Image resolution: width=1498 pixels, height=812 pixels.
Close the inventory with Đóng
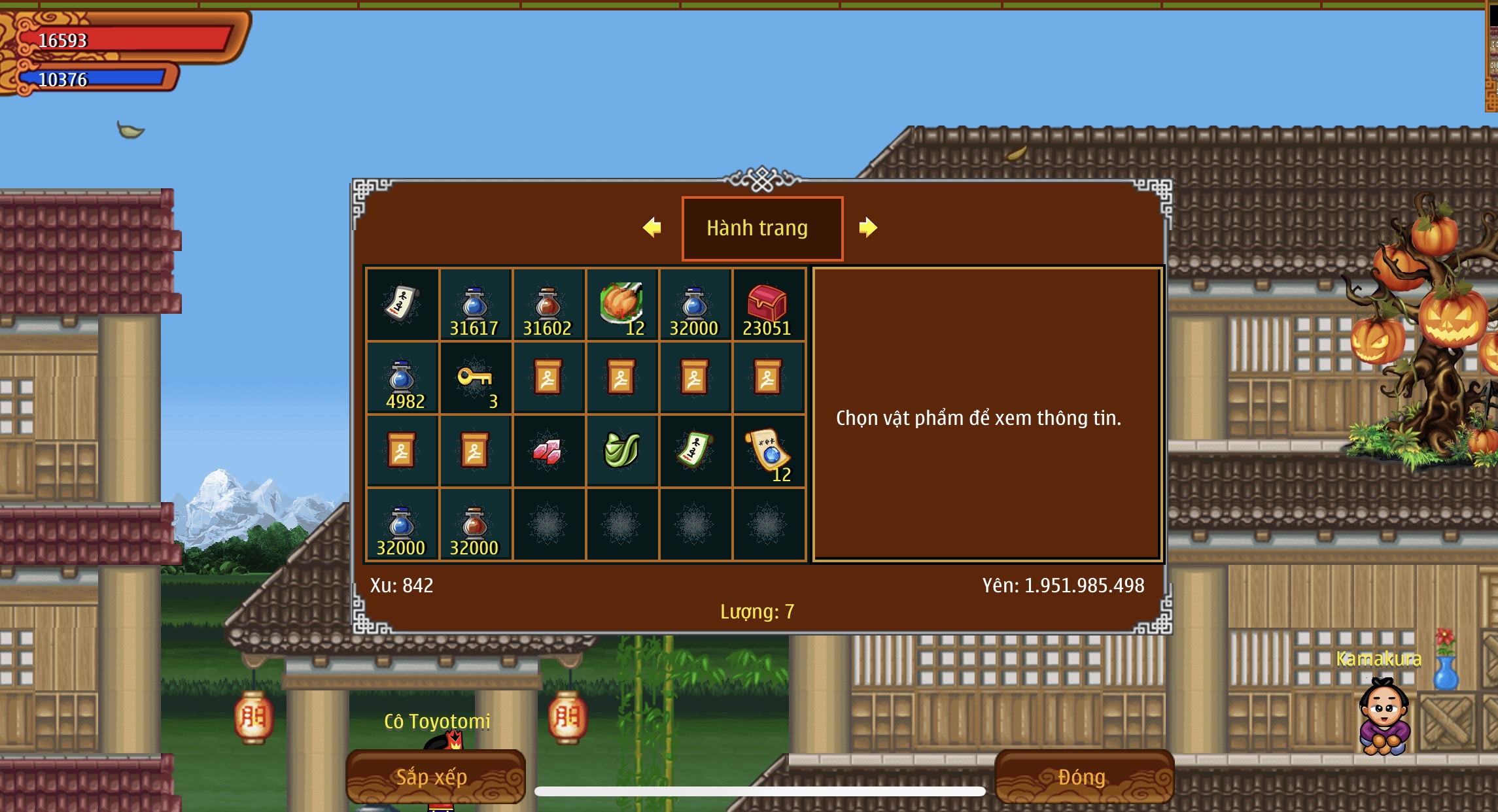1083,777
